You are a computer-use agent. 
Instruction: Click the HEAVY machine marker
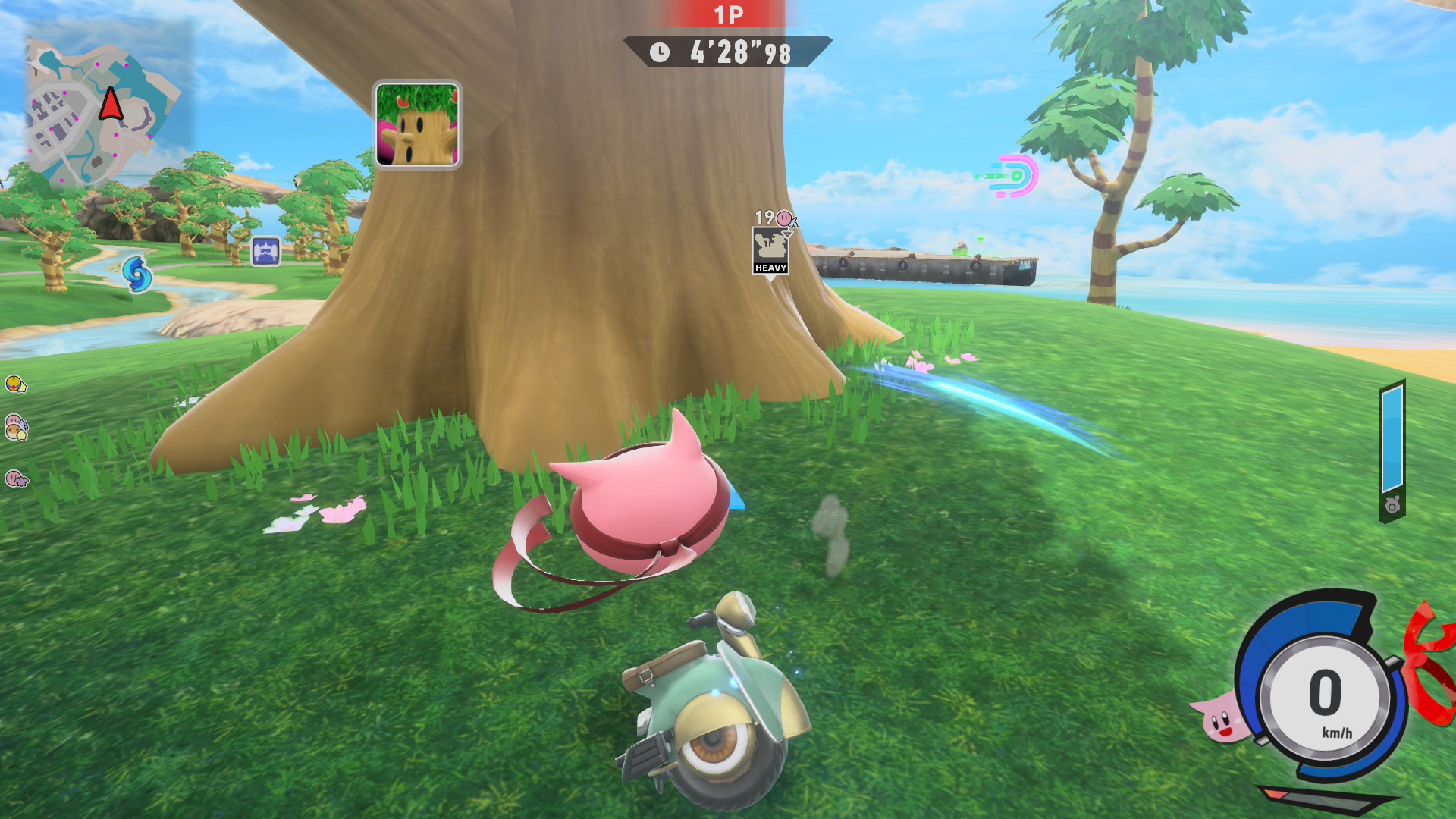770,251
